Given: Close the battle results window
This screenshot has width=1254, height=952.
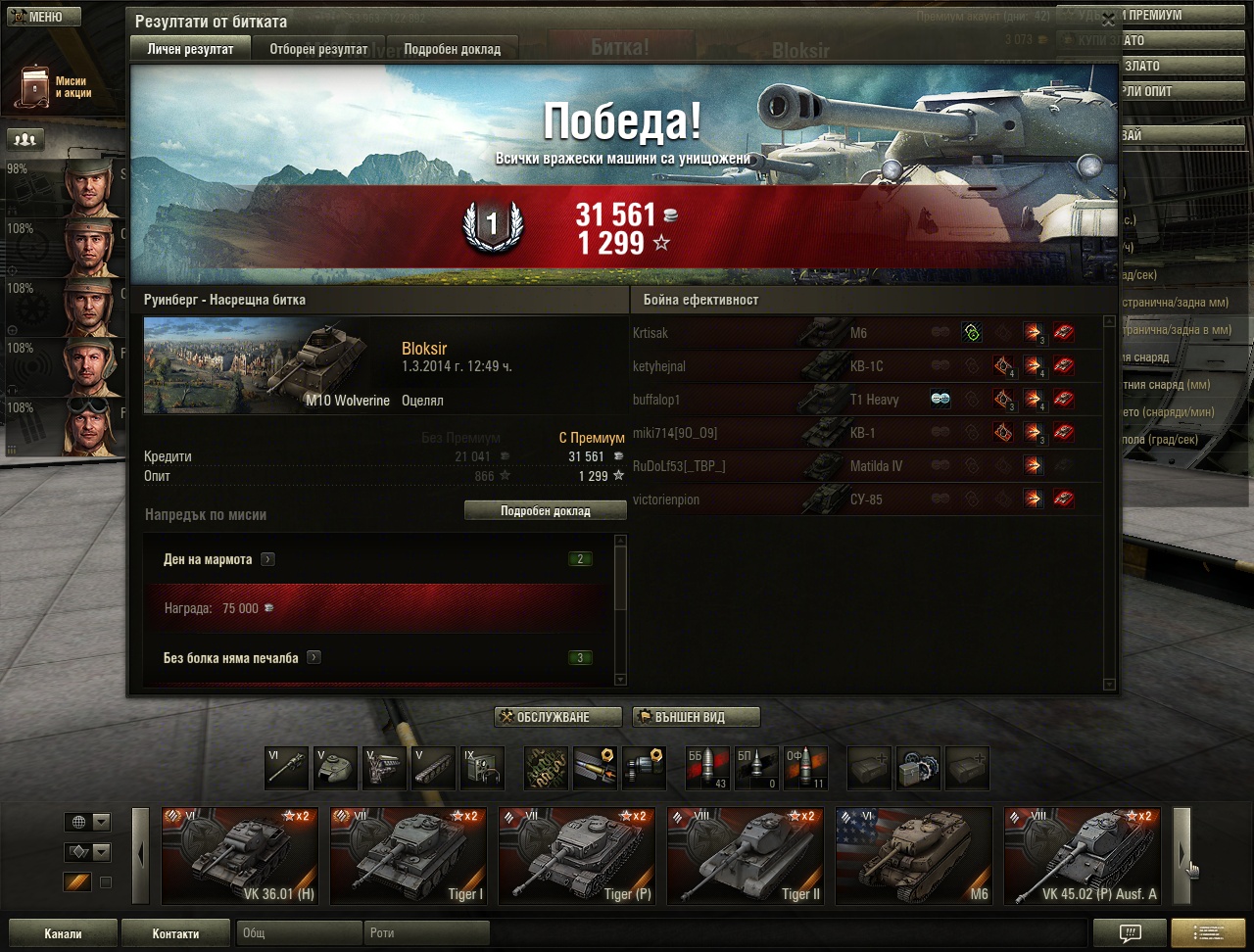Looking at the screenshot, I should (x=1108, y=20).
